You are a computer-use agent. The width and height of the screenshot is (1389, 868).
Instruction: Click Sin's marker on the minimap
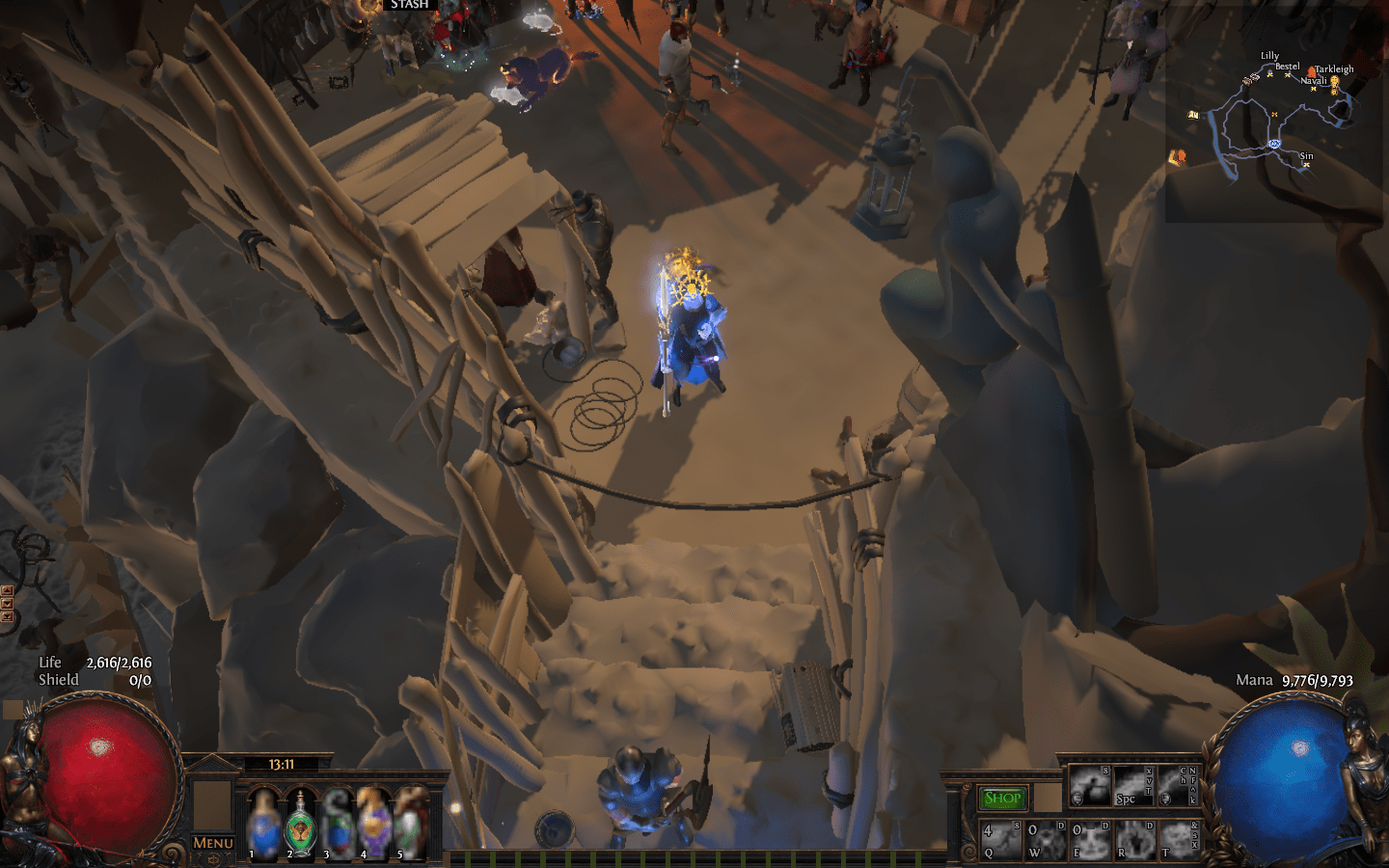(x=1306, y=165)
